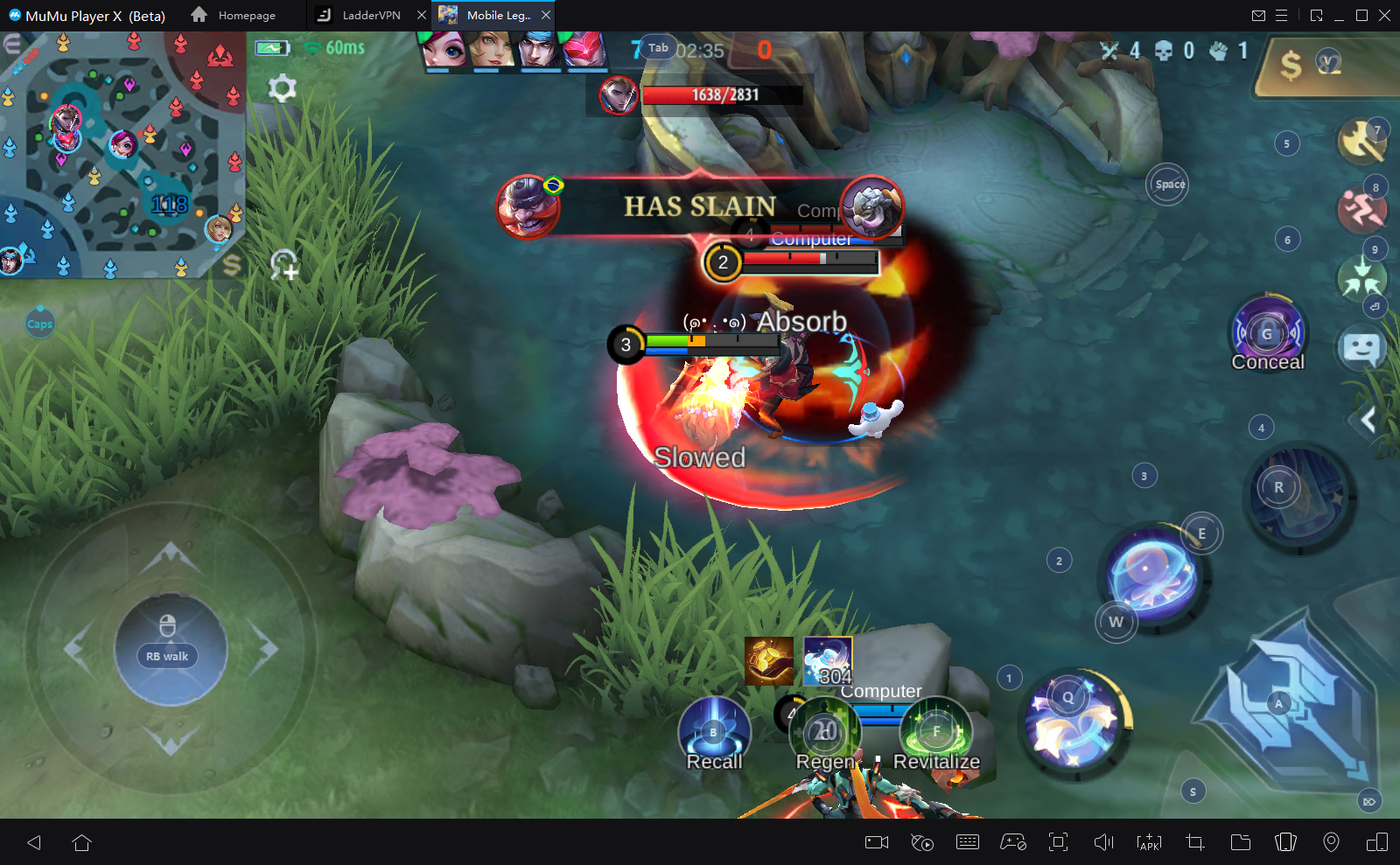Trigger the Conceal item ability
This screenshot has width=1400, height=865.
point(1268,333)
